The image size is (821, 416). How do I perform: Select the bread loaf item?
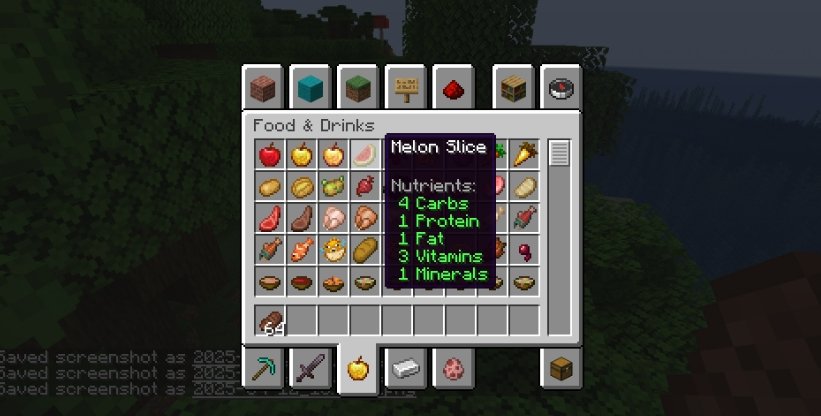[365, 249]
